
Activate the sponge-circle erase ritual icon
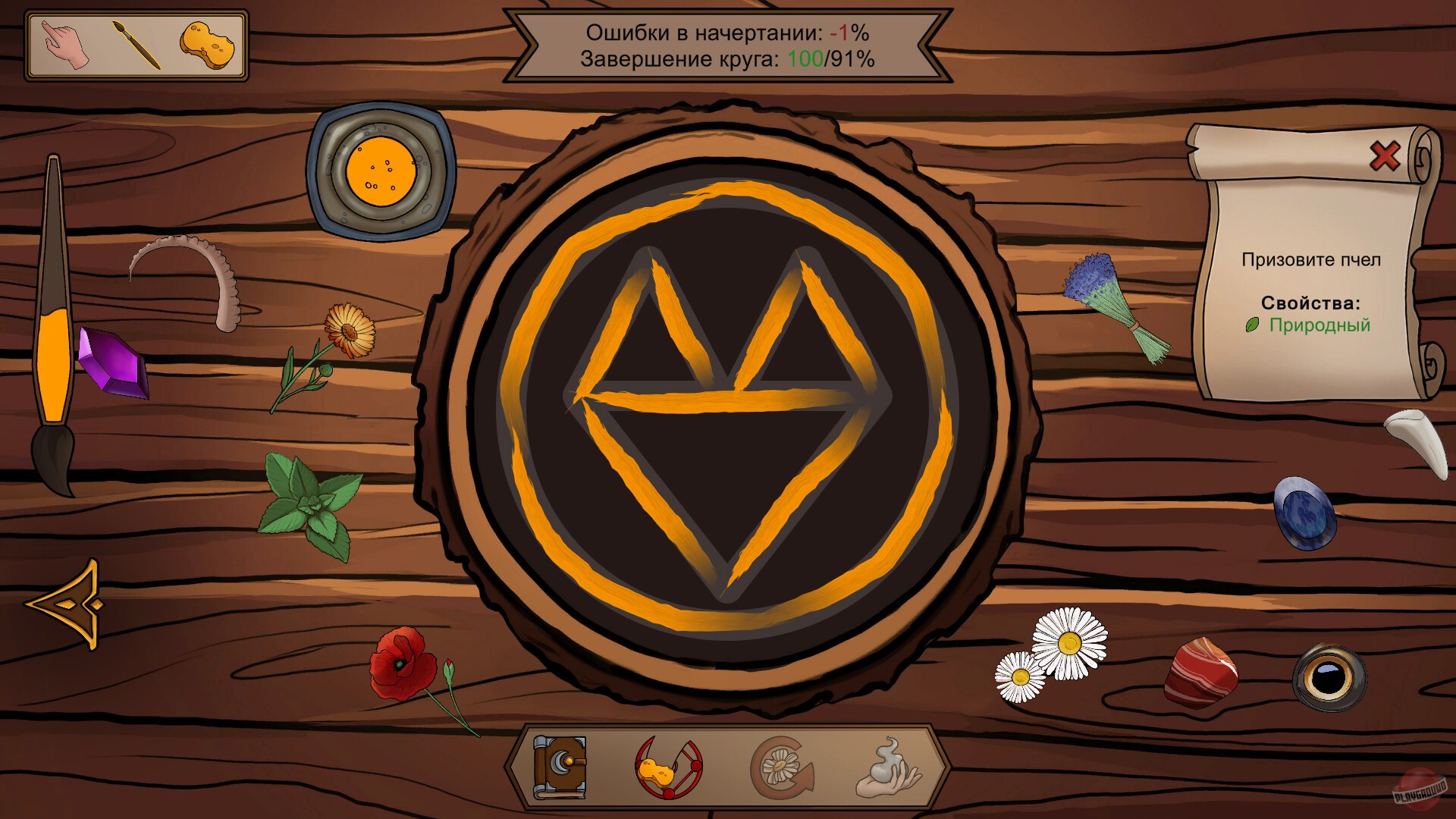[x=669, y=769]
